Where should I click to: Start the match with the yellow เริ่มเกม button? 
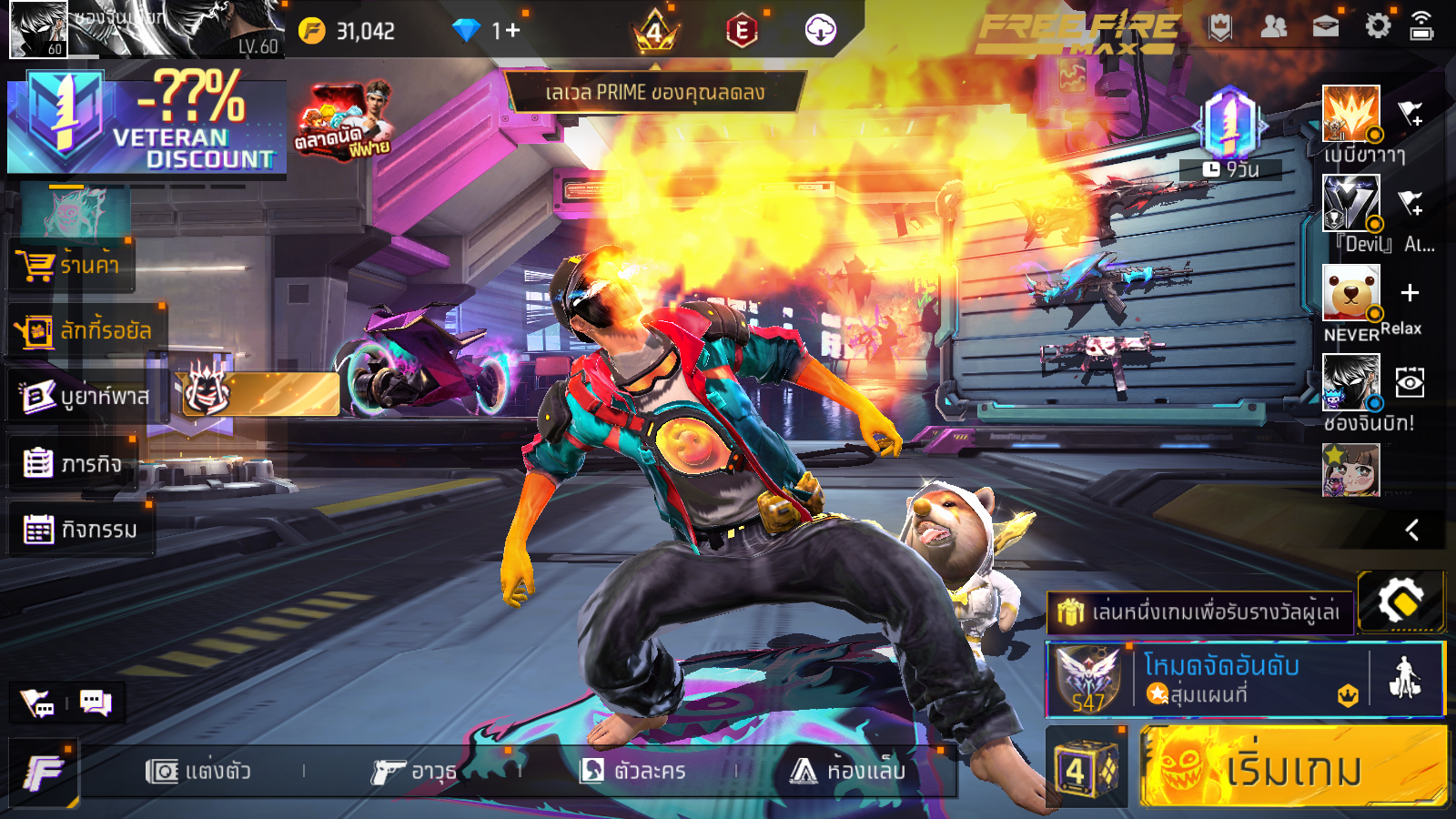point(1292,767)
